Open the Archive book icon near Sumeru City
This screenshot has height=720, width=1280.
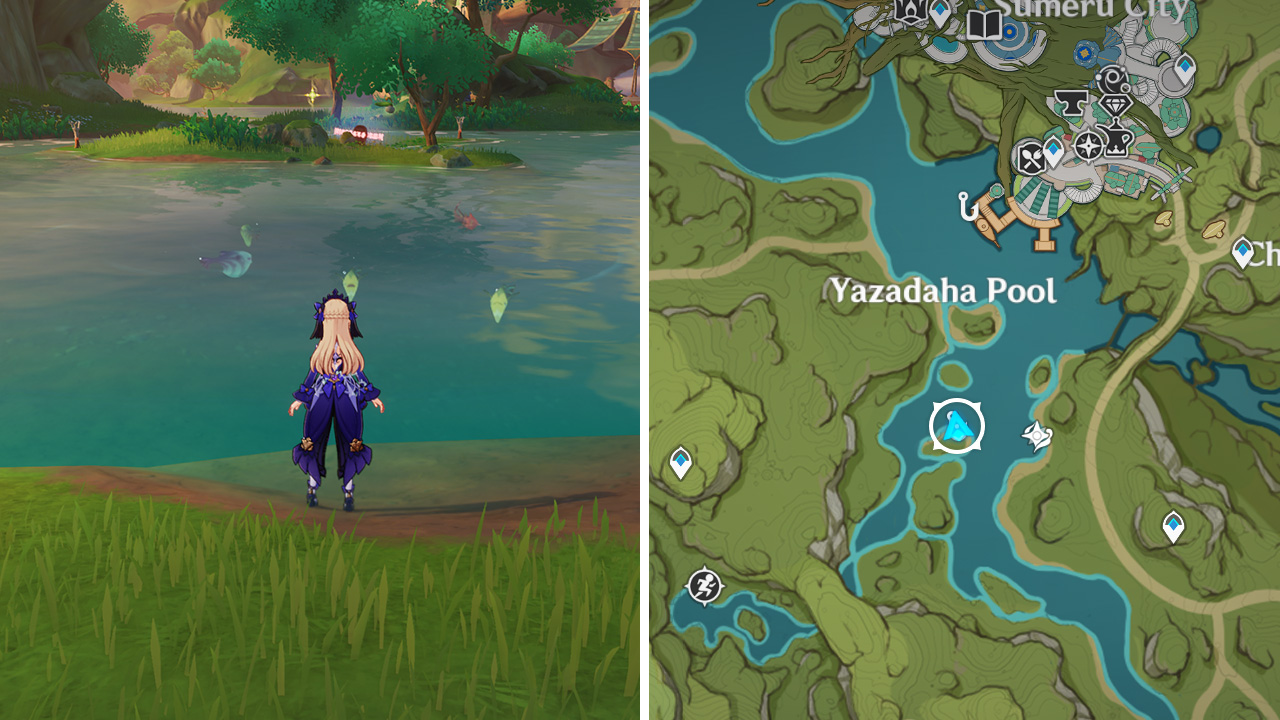(x=984, y=25)
